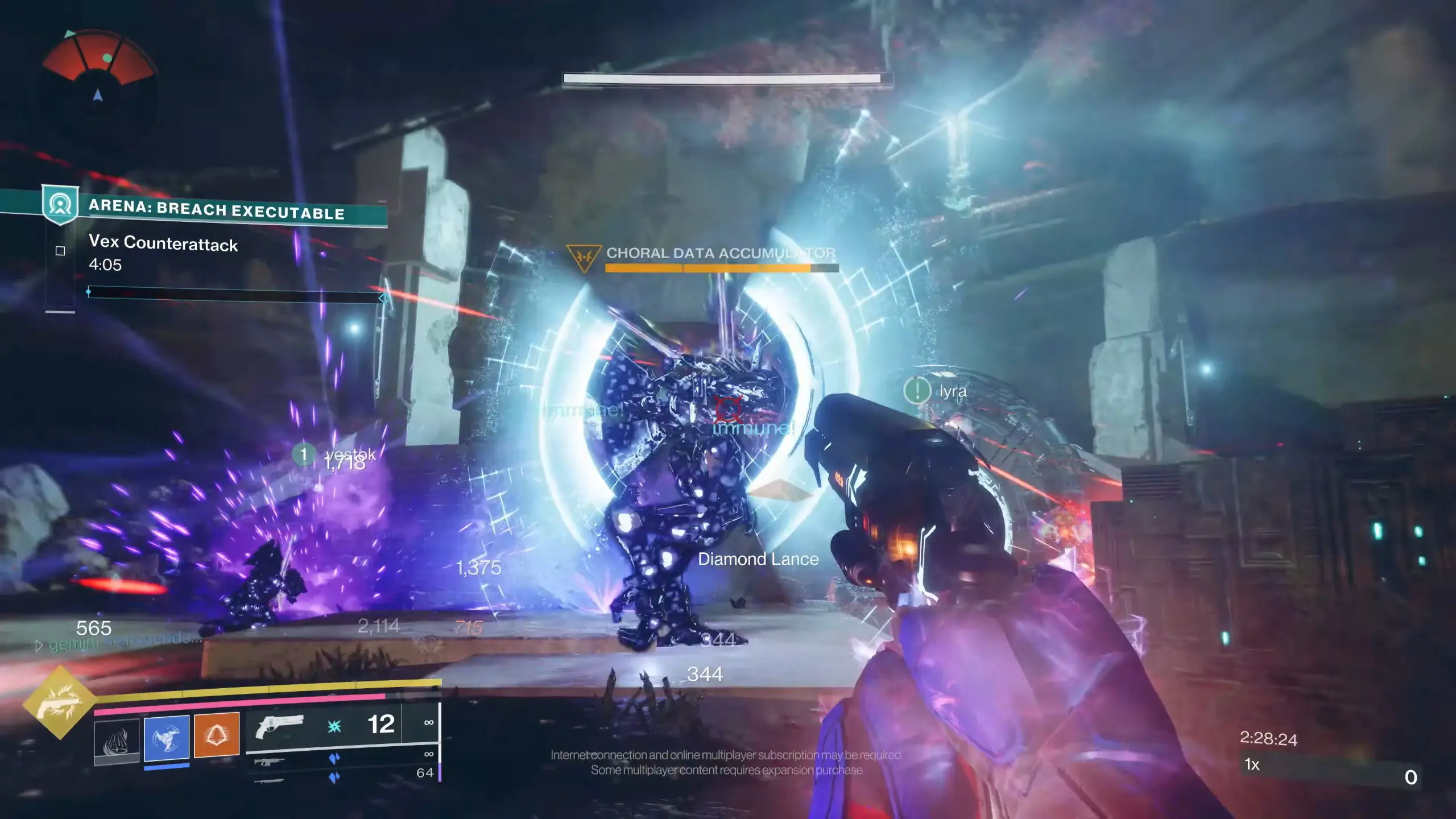This screenshot has width=1456, height=819.
Task: Select the dark grey grenade ability icon
Action: [117, 739]
